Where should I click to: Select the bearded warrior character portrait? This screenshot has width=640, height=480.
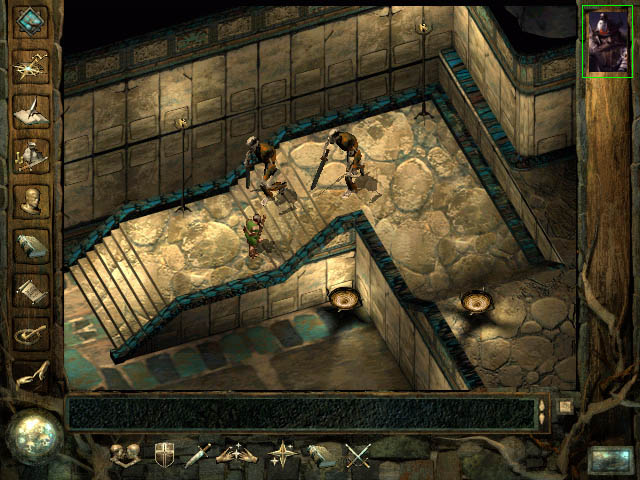click(x=607, y=43)
